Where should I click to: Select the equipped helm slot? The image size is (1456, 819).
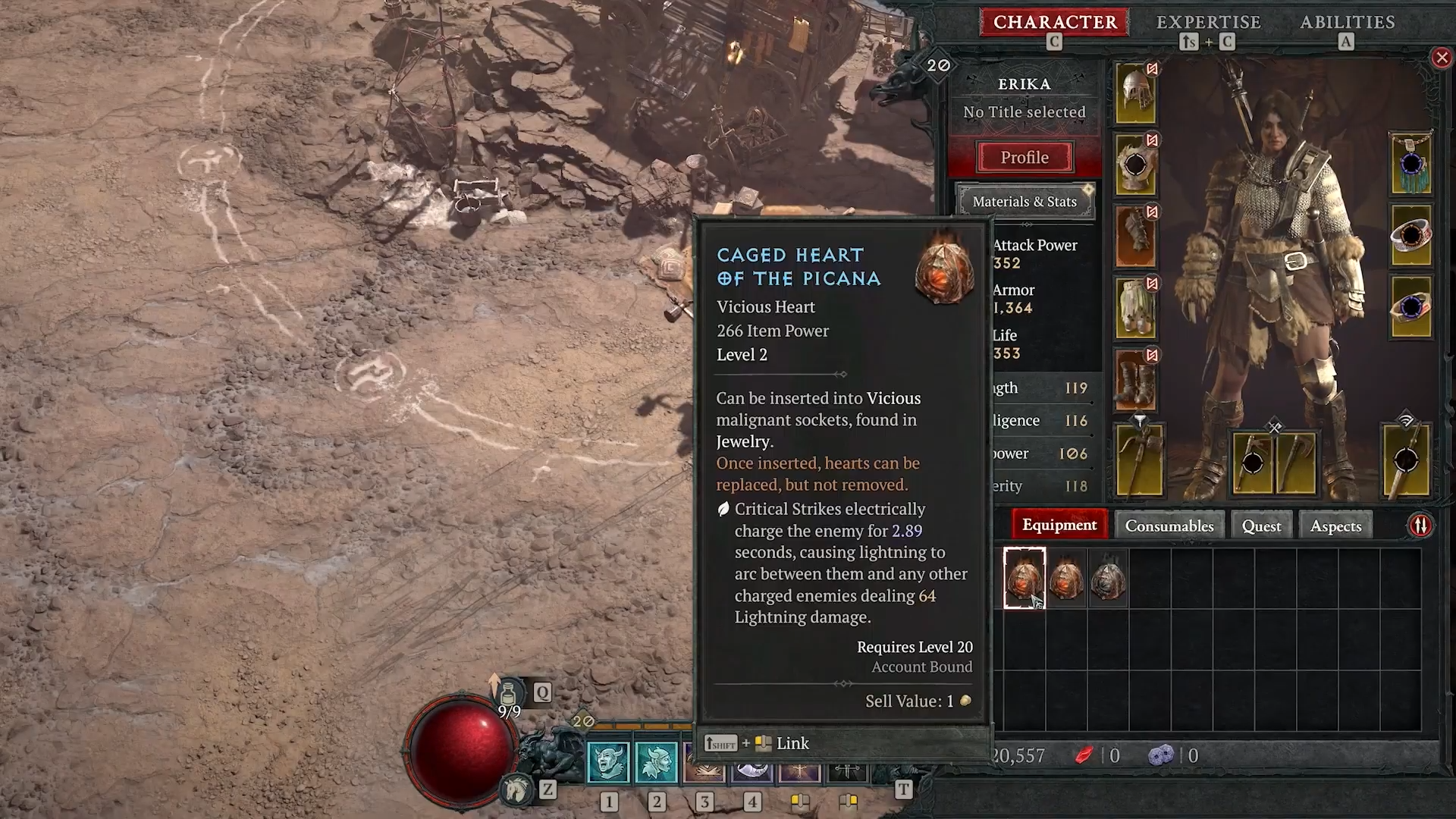pyautogui.click(x=1135, y=93)
